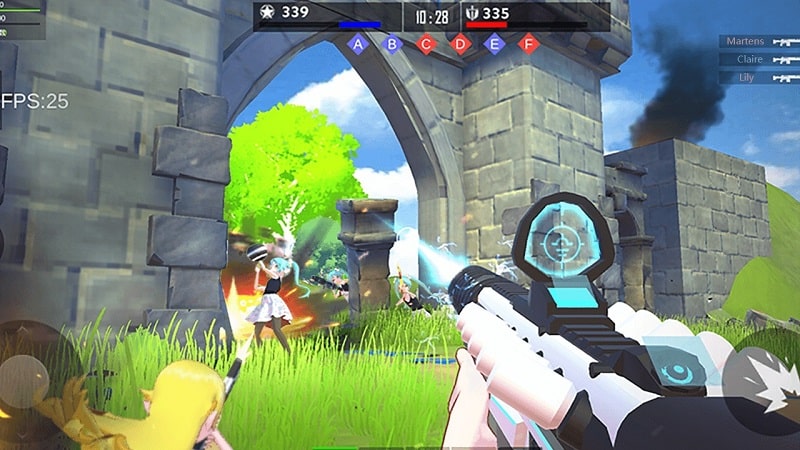
Task: Select teammate Lily in the player list
Action: [x=758, y=77]
